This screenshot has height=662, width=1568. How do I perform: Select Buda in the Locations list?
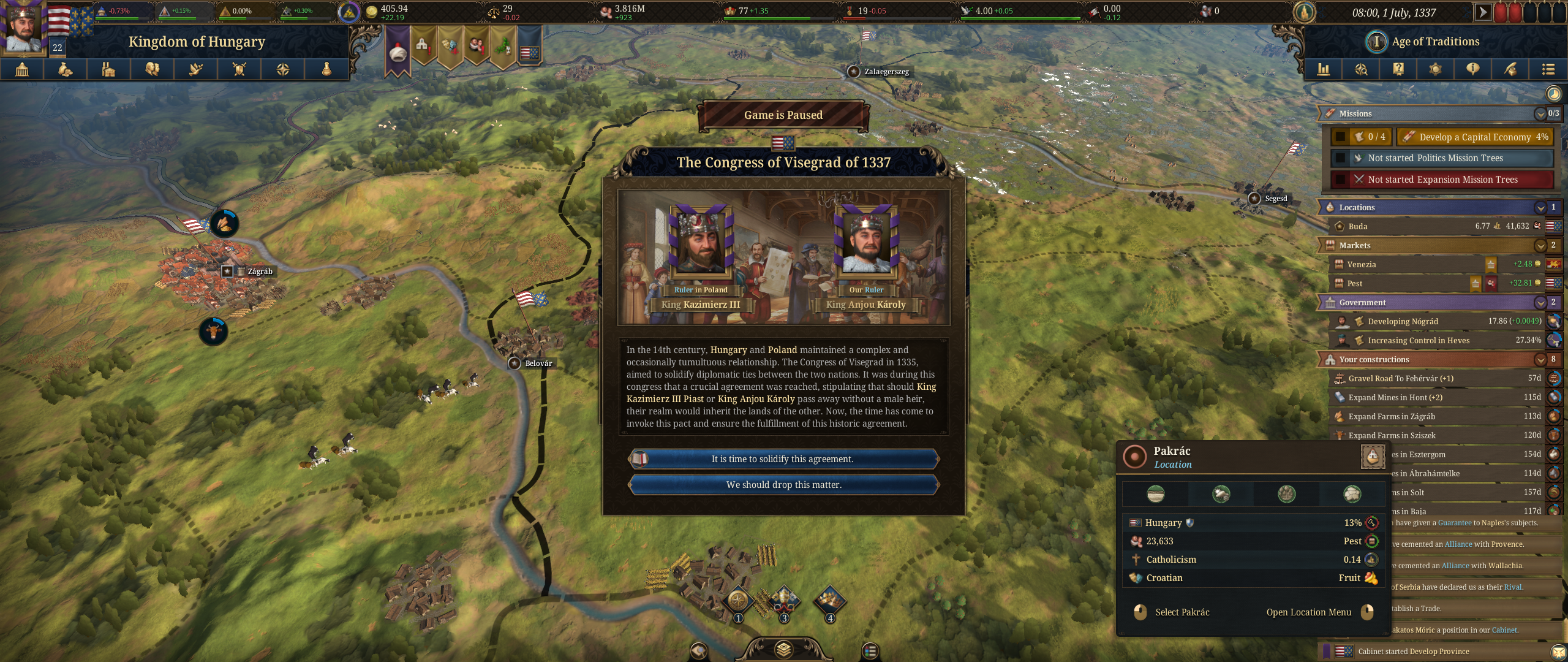pyautogui.click(x=1358, y=226)
